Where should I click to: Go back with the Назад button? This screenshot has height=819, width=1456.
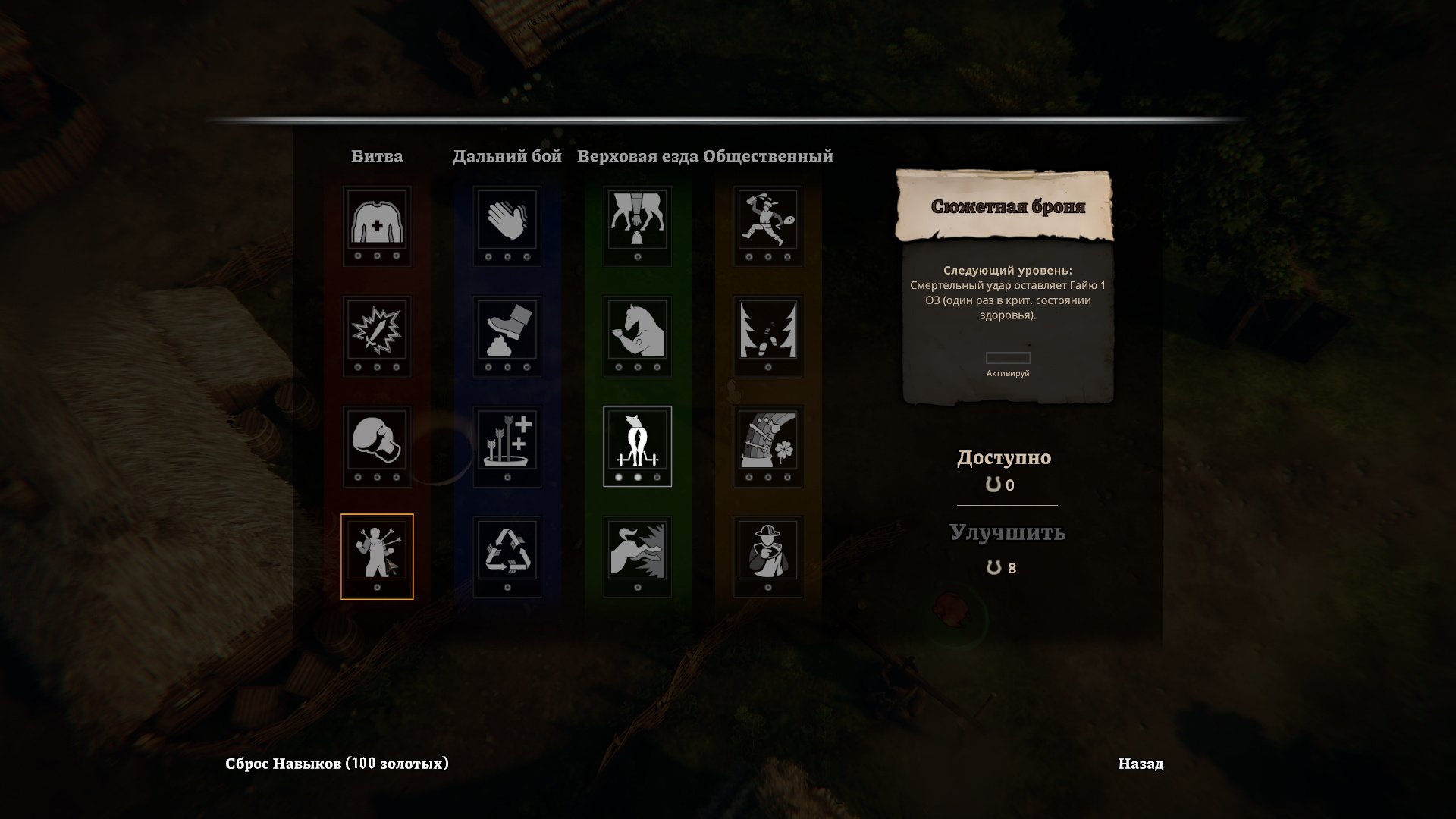pos(1140,764)
